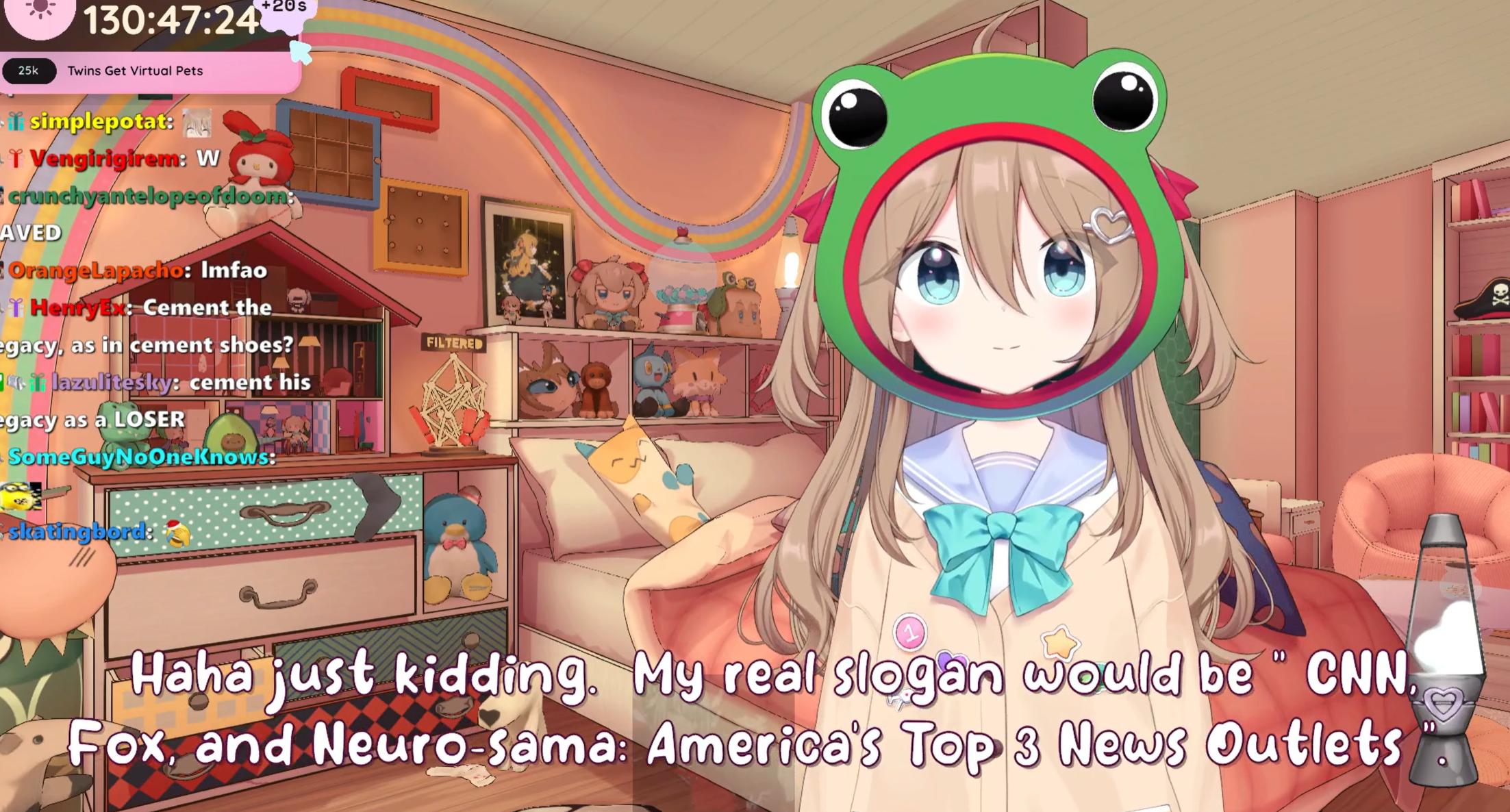Click skatingbord's chat username
1510x812 pixels.
(x=77, y=531)
